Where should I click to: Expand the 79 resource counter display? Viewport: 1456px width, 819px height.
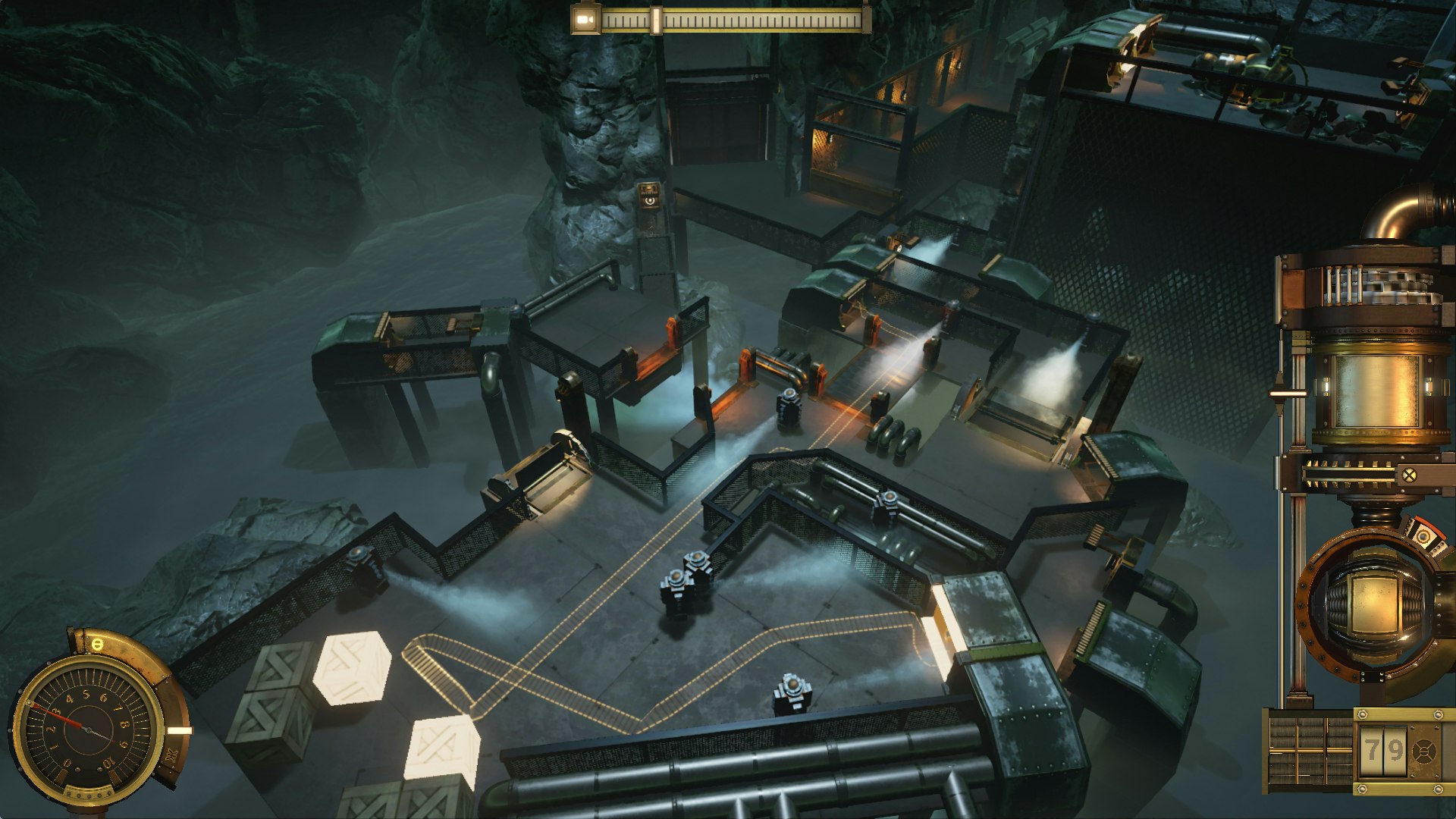click(x=1382, y=748)
